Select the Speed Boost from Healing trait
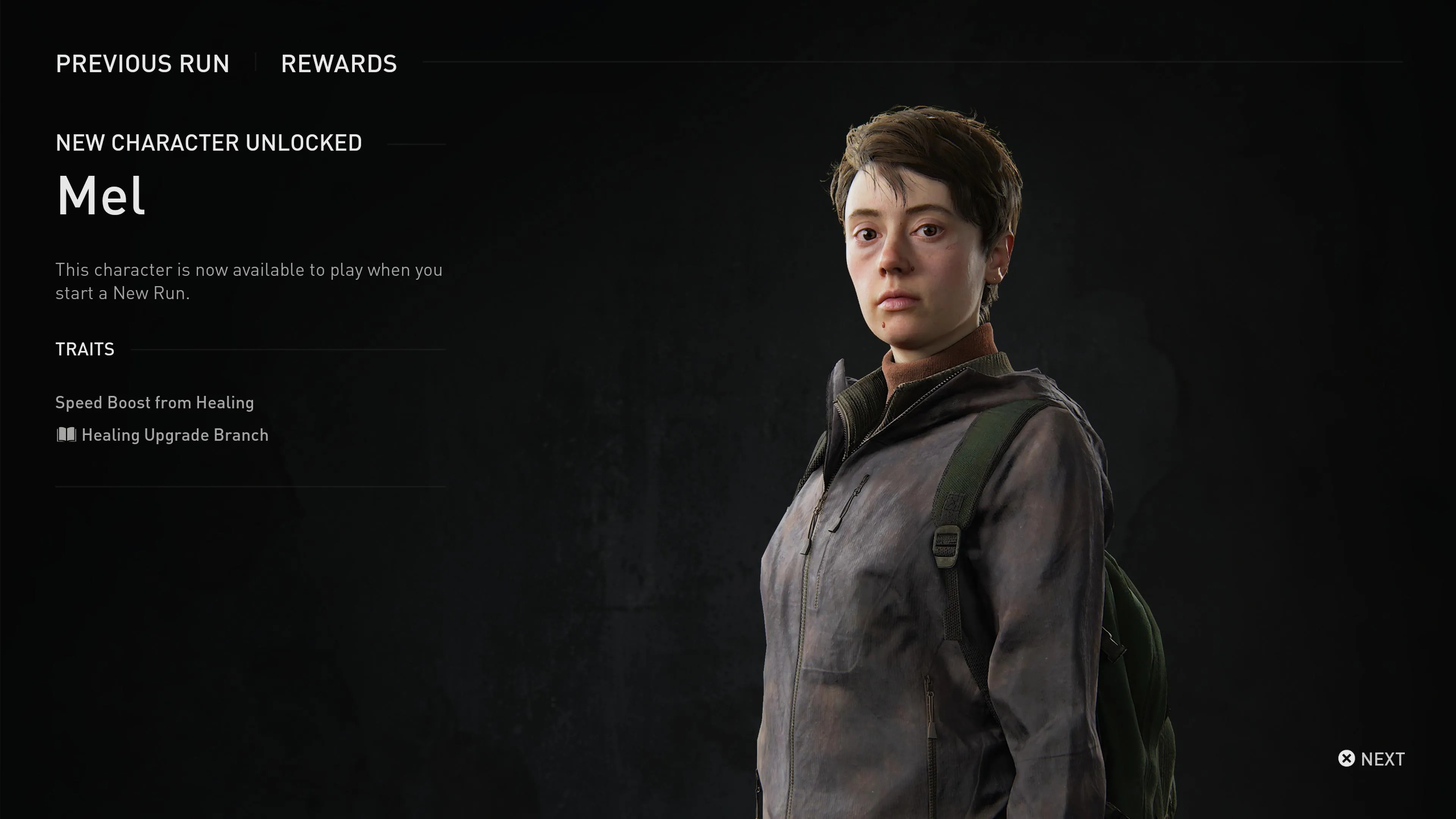The width and height of the screenshot is (1456, 819). click(154, 402)
